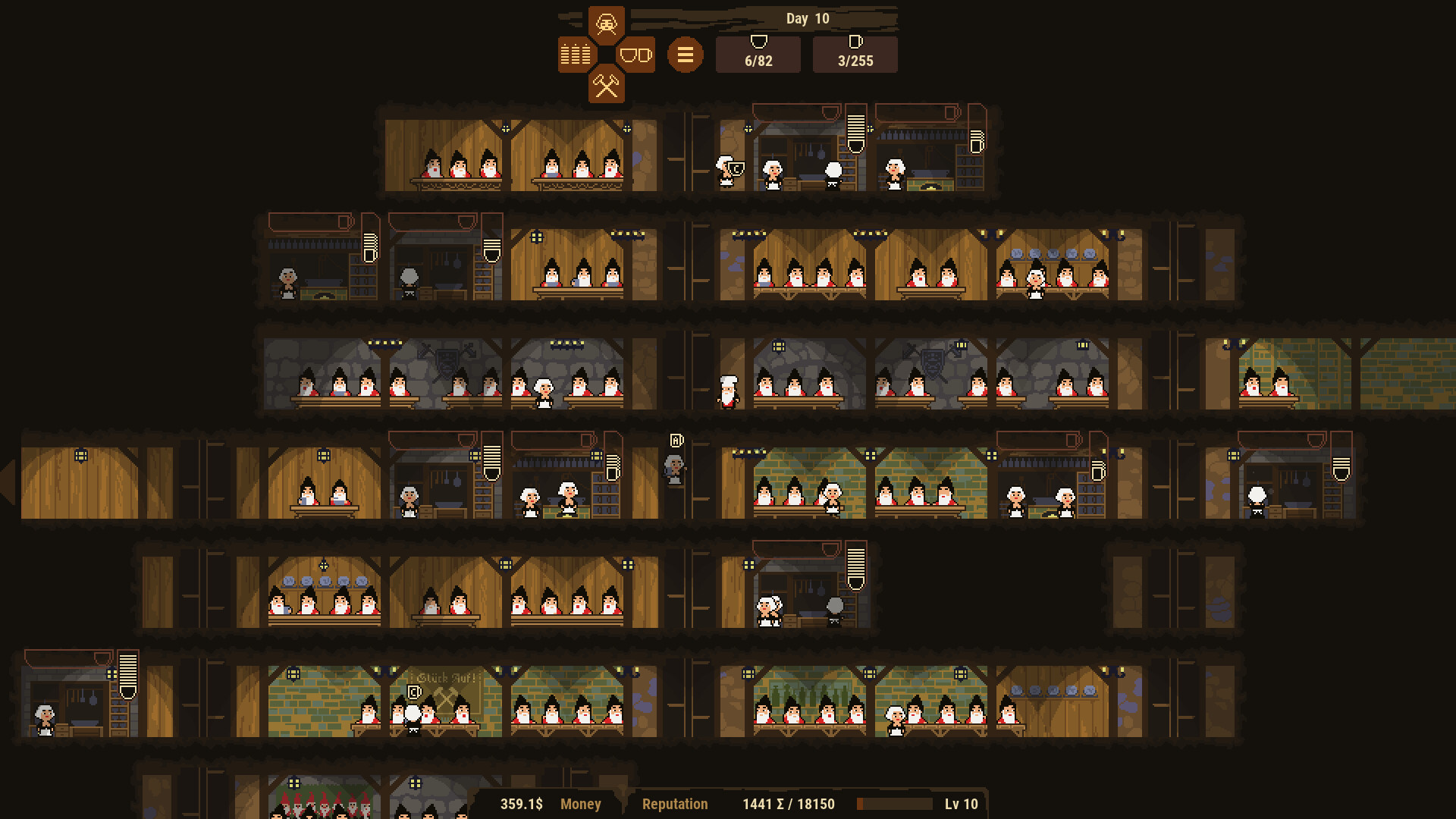Click the Reputation label in the bottom bar
This screenshot has width=1456, height=819.
coord(674,804)
